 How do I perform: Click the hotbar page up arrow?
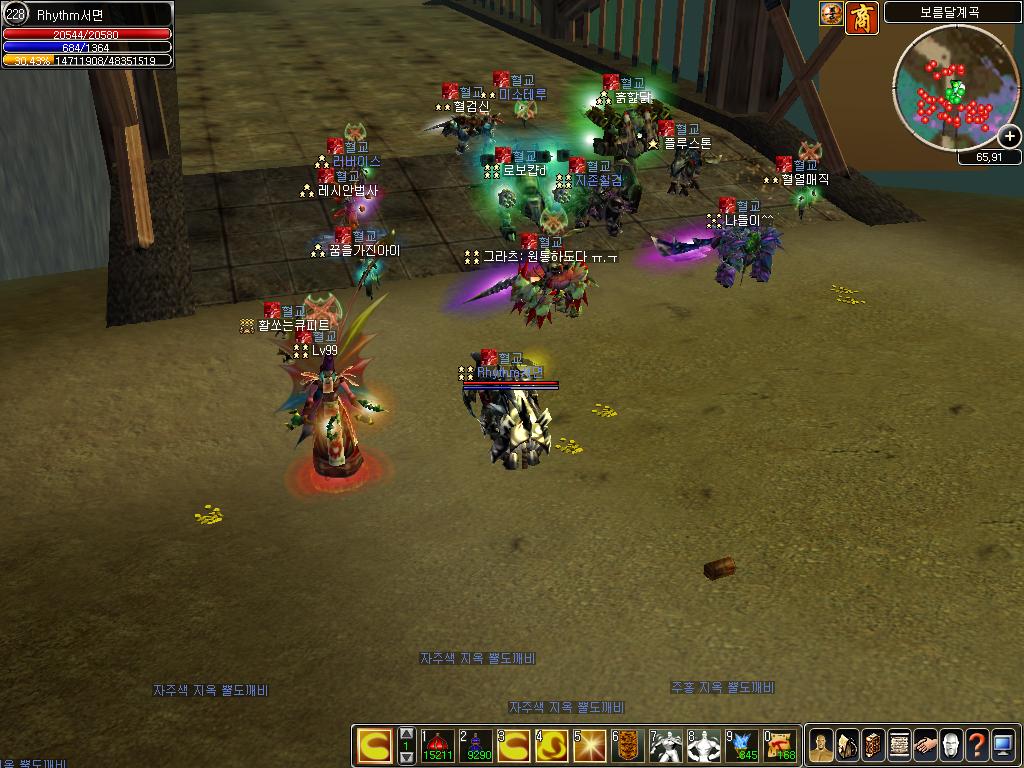(406, 734)
